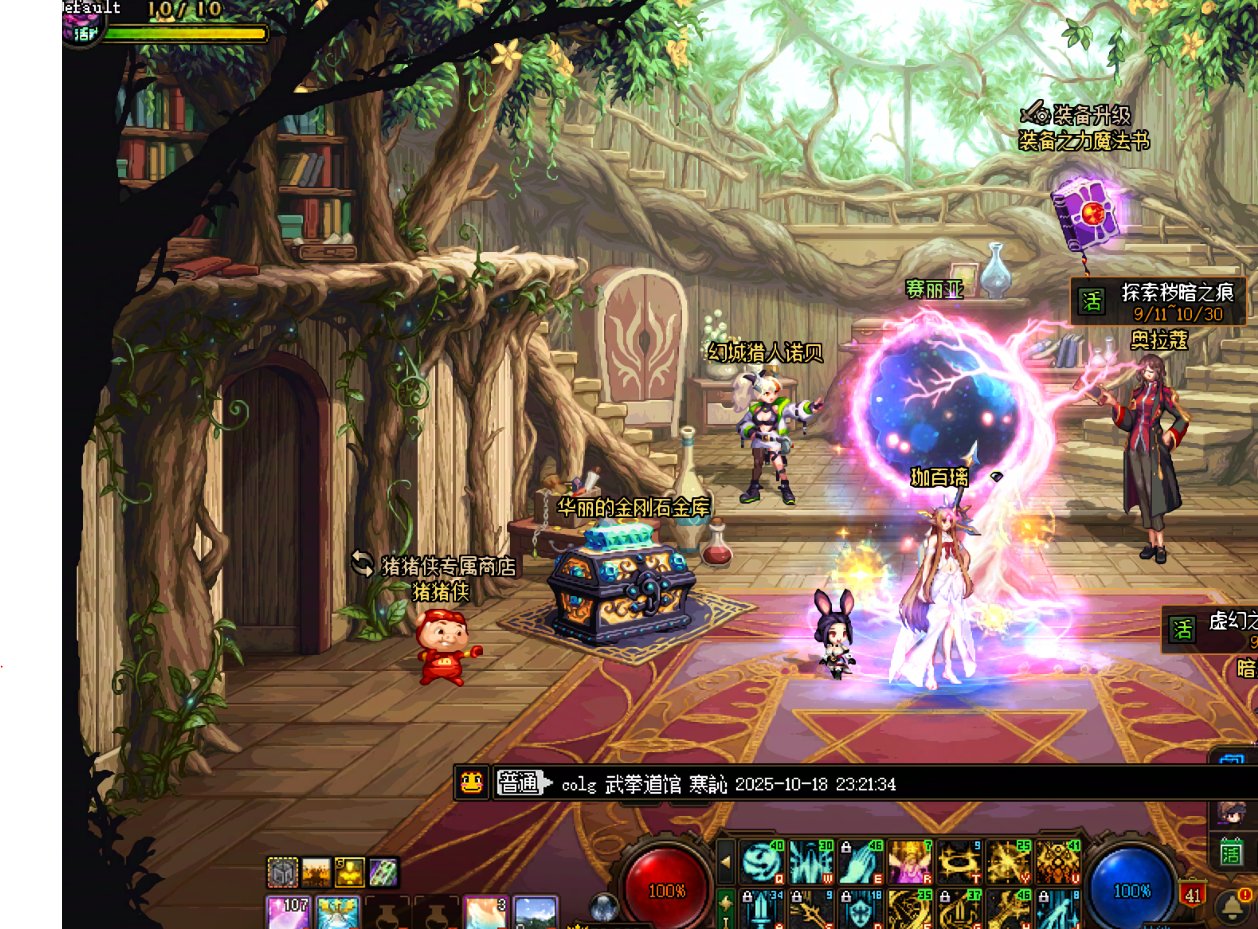
Task: Cast the golden owl U skill
Action: pyautogui.click(x=1057, y=861)
